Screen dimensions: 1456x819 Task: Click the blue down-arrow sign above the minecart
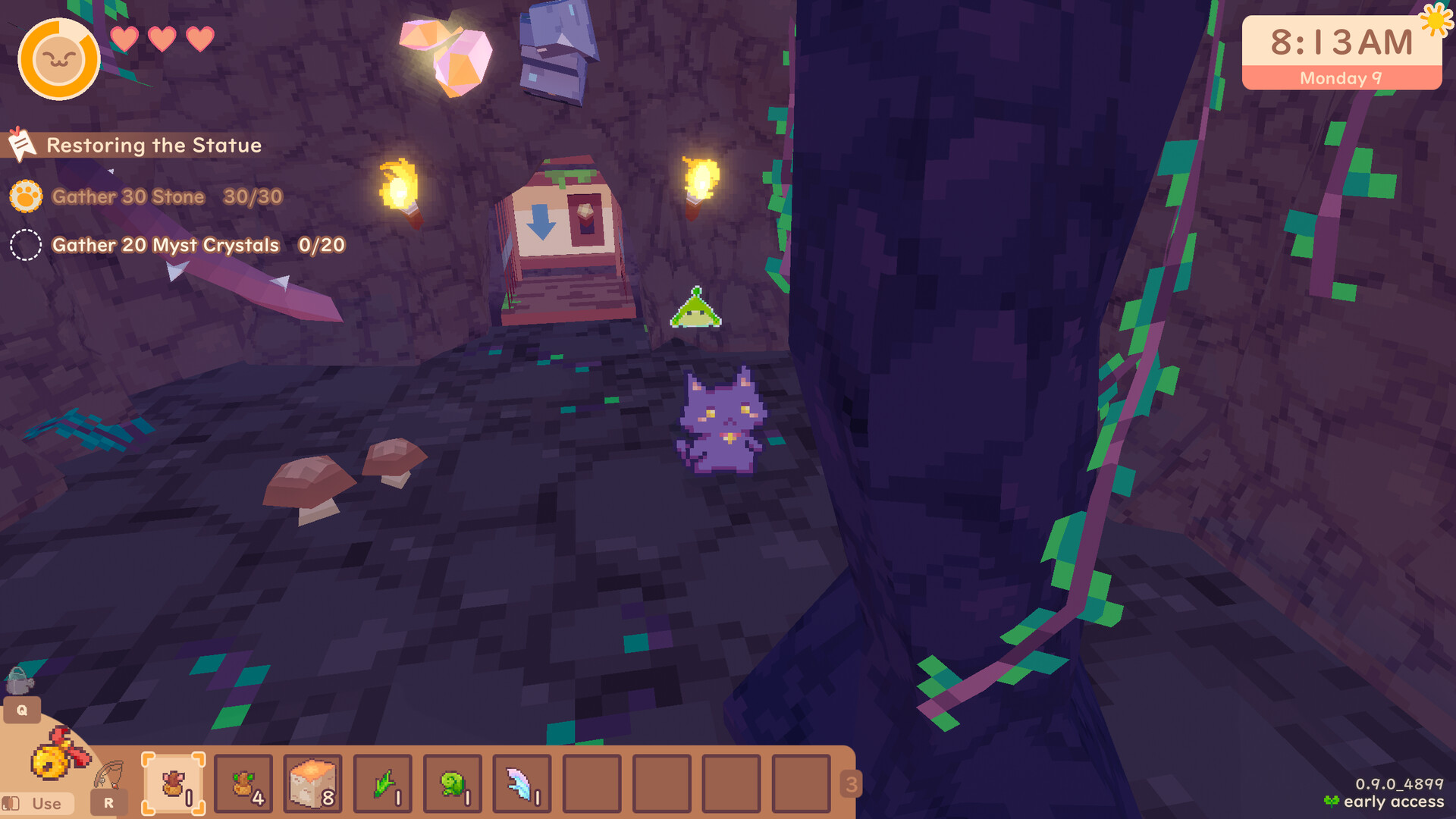tap(541, 220)
